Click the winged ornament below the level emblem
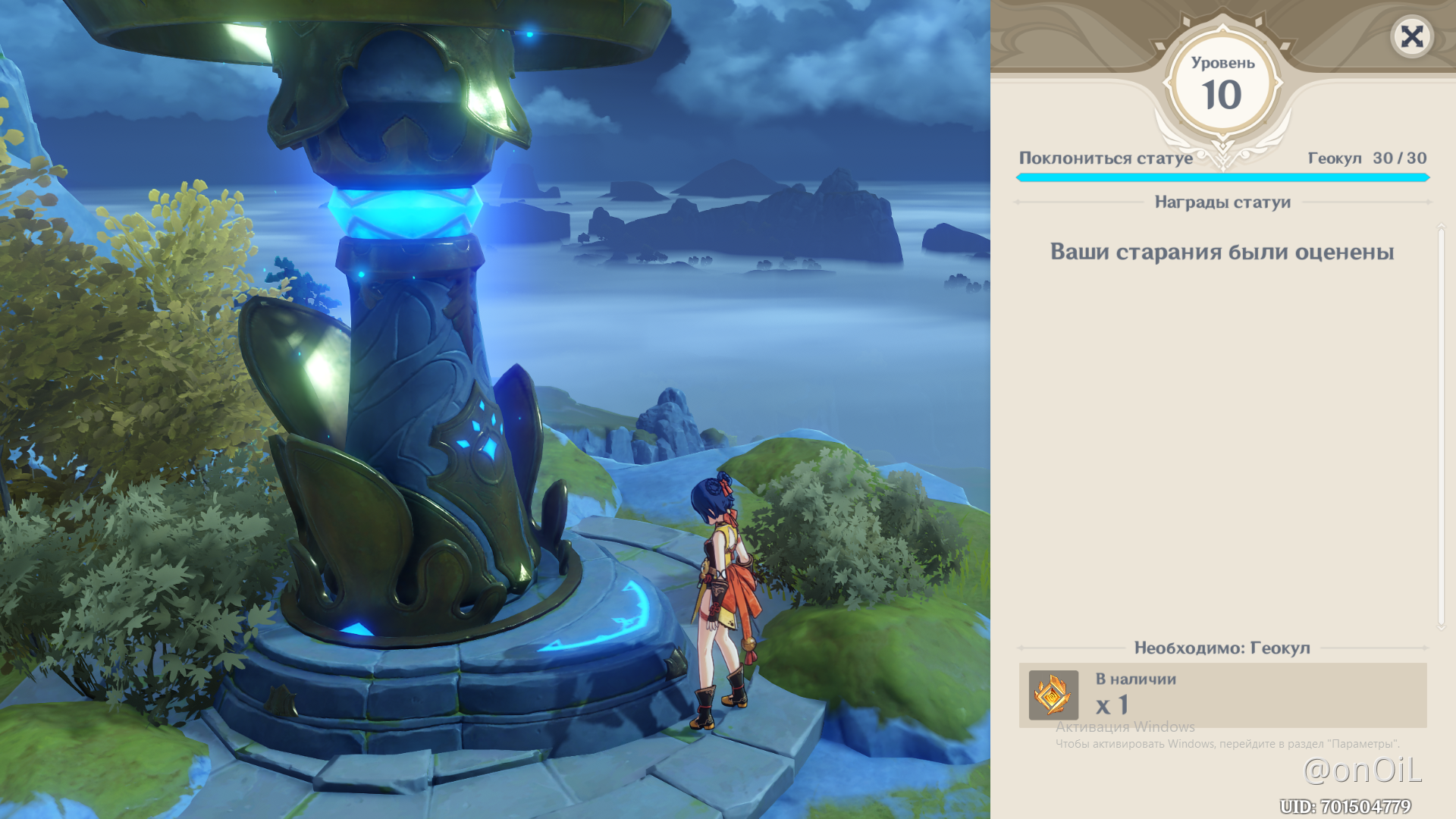 [x=1222, y=148]
